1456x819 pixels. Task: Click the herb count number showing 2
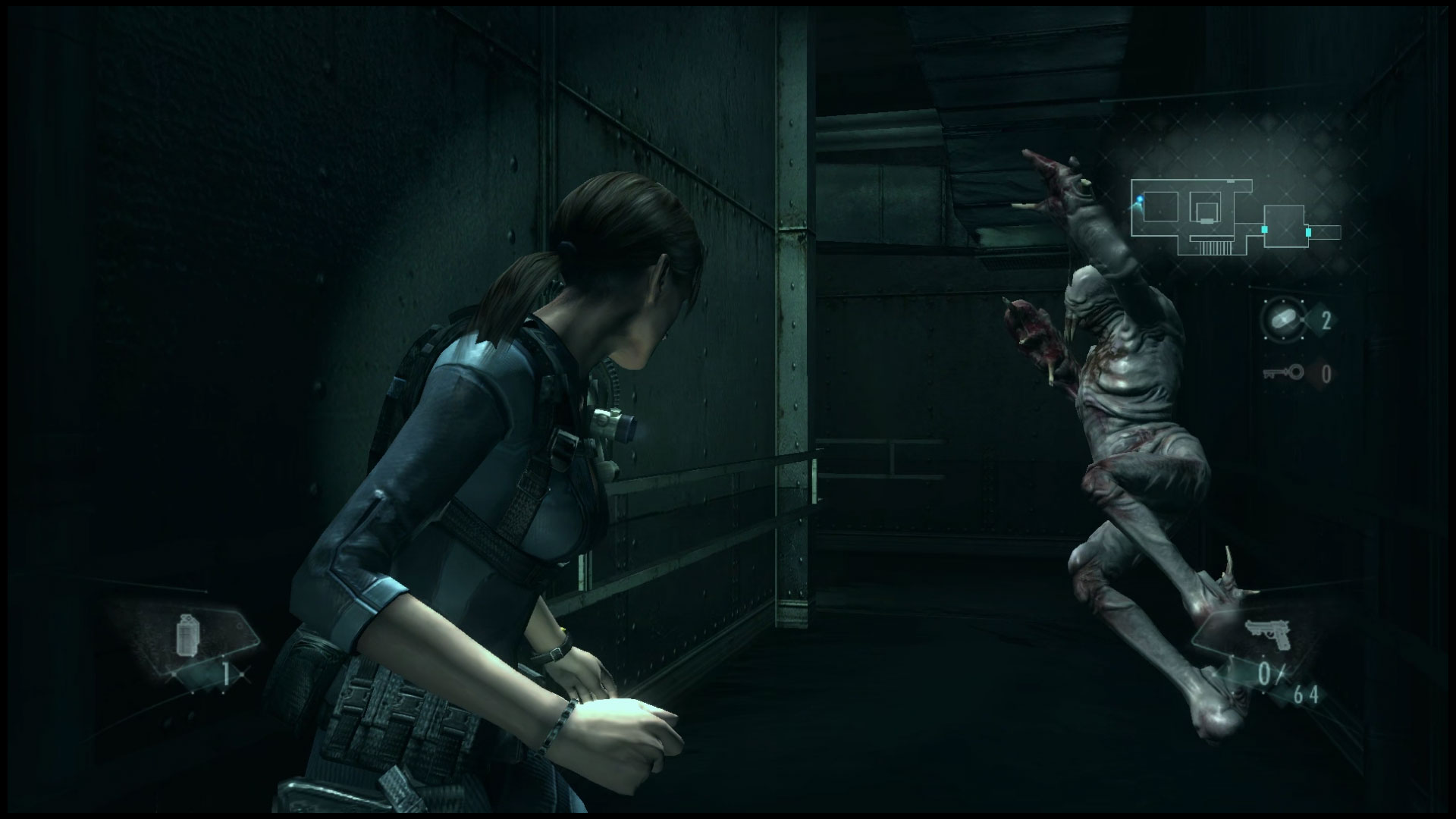pyautogui.click(x=1326, y=320)
